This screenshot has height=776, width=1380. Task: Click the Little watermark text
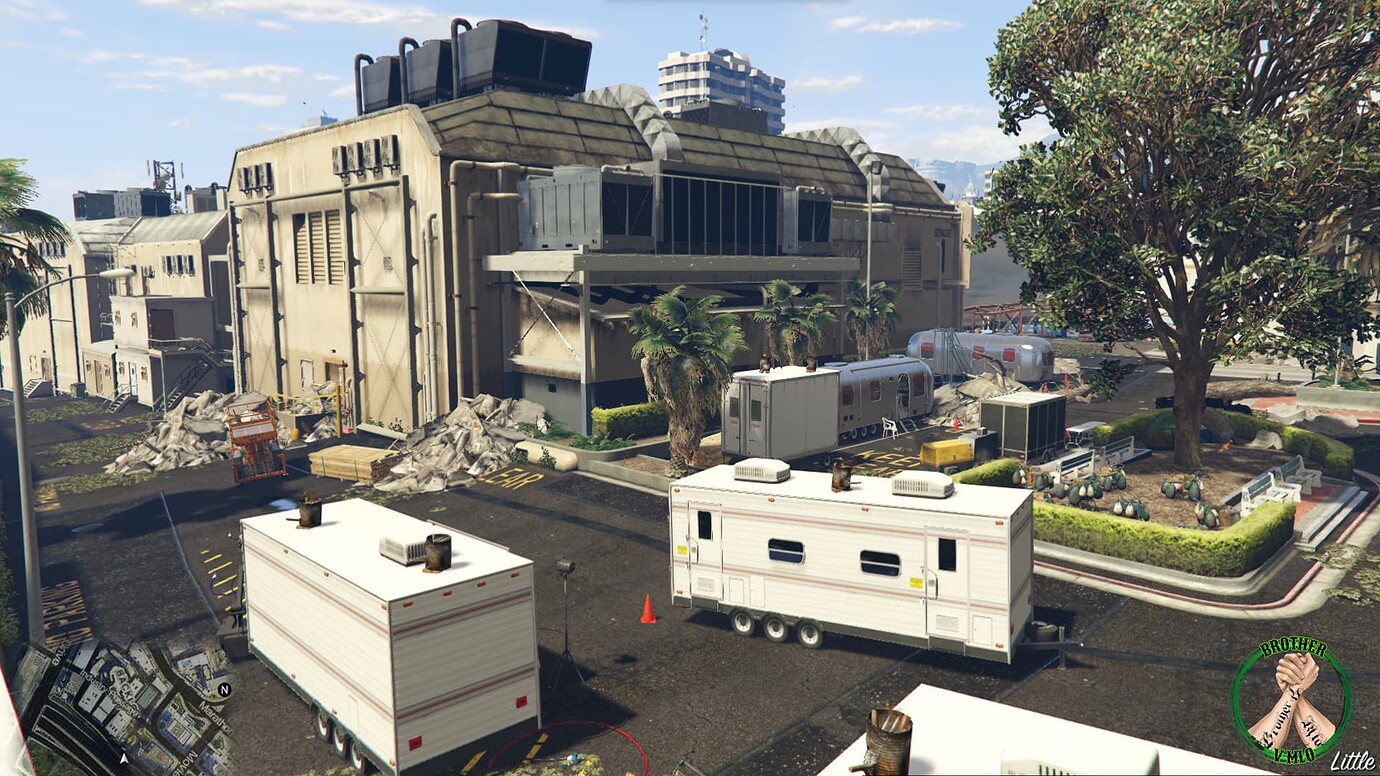1352,760
